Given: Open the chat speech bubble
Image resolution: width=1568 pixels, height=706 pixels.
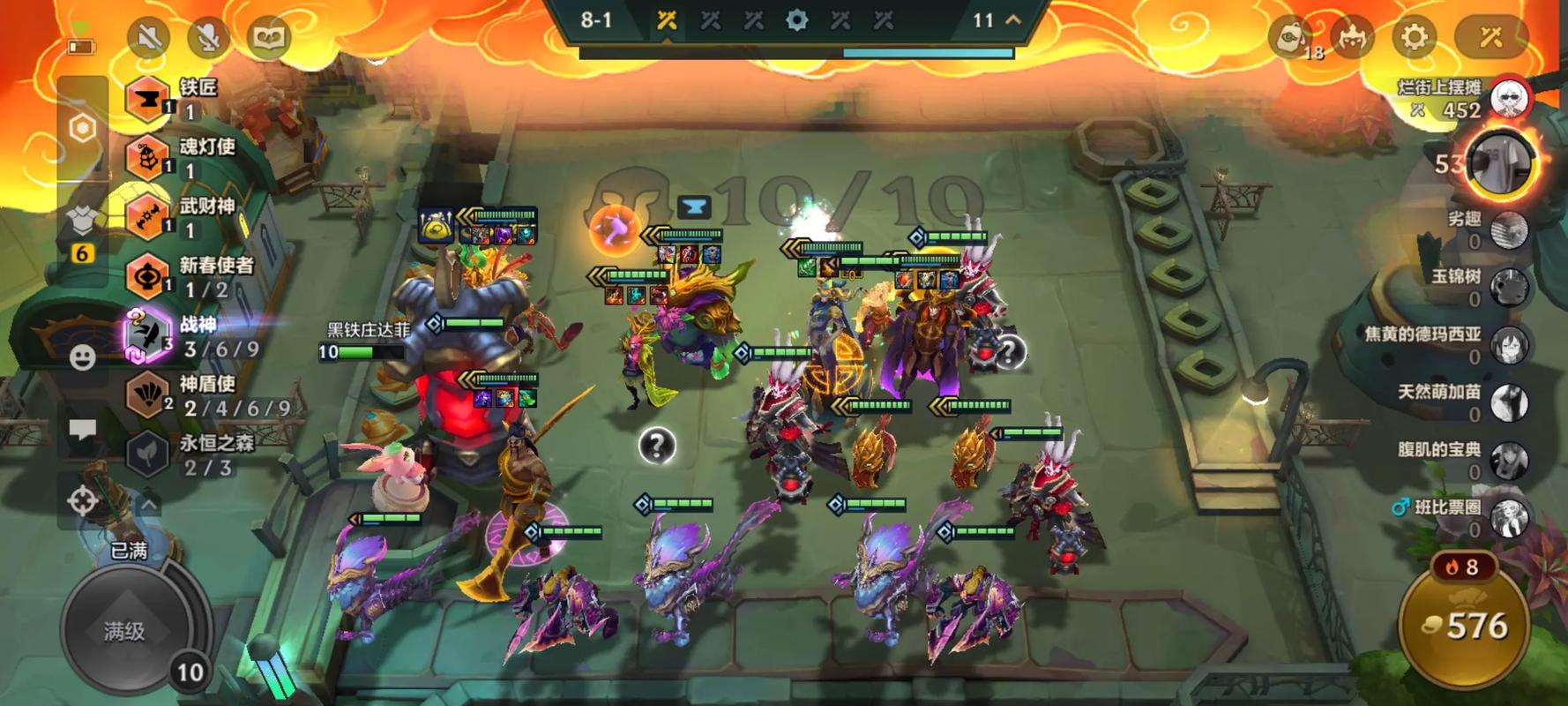Looking at the screenshot, I should [x=83, y=430].
